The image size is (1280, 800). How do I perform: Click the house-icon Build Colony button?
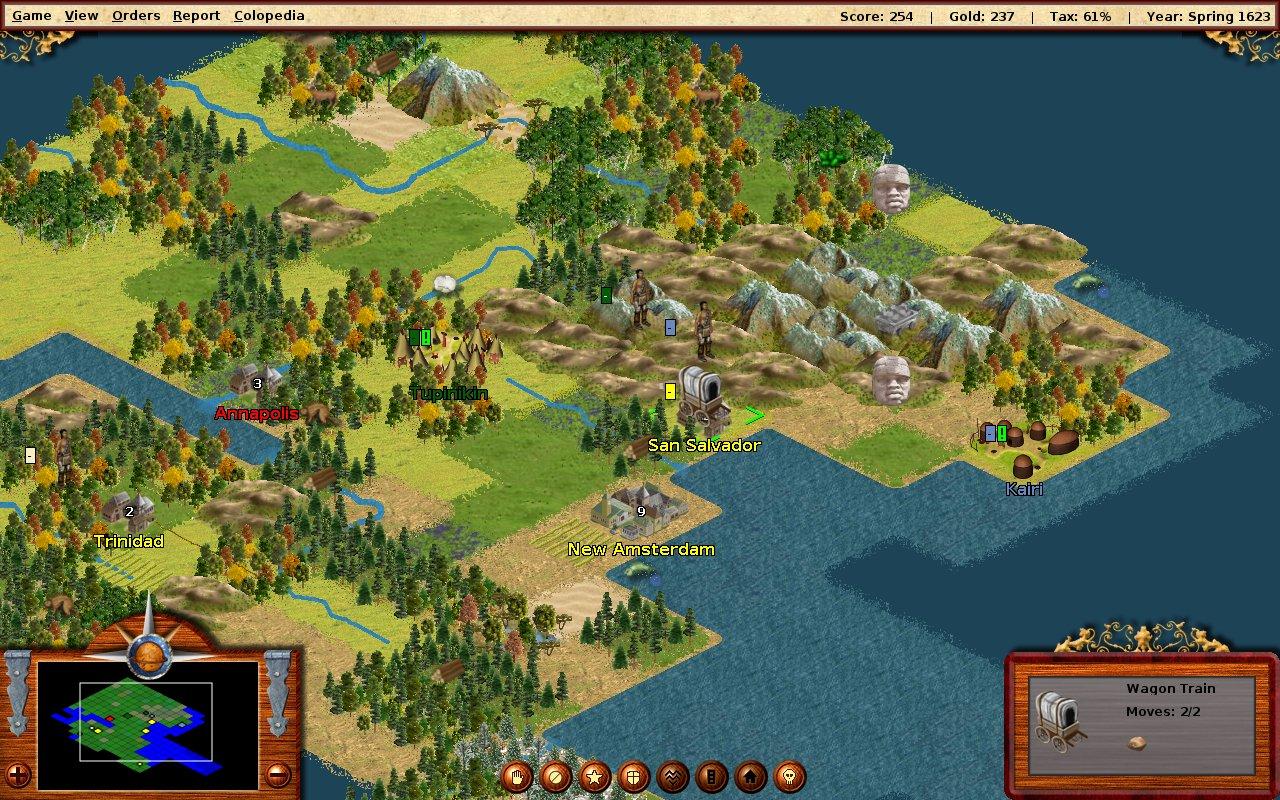coord(751,776)
